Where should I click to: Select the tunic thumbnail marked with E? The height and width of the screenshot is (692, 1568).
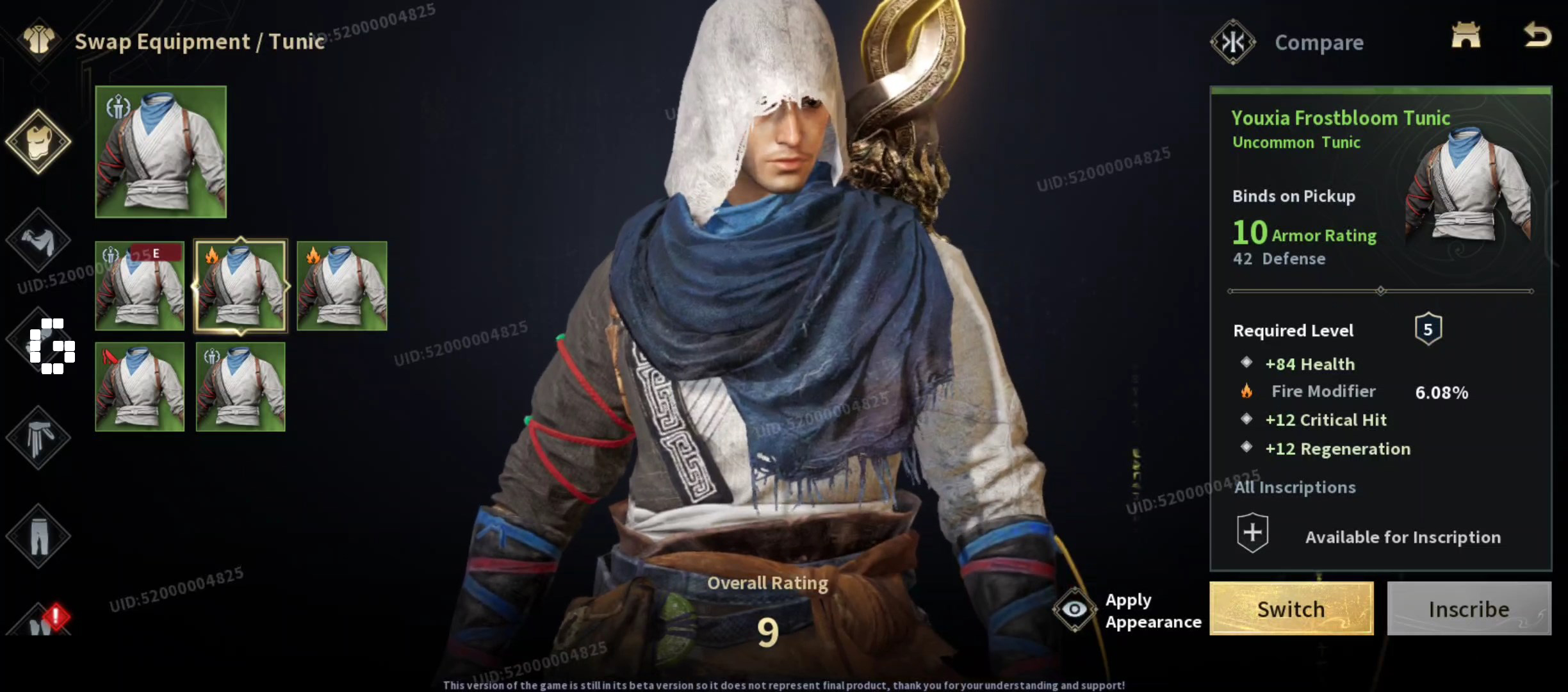pyautogui.click(x=140, y=286)
